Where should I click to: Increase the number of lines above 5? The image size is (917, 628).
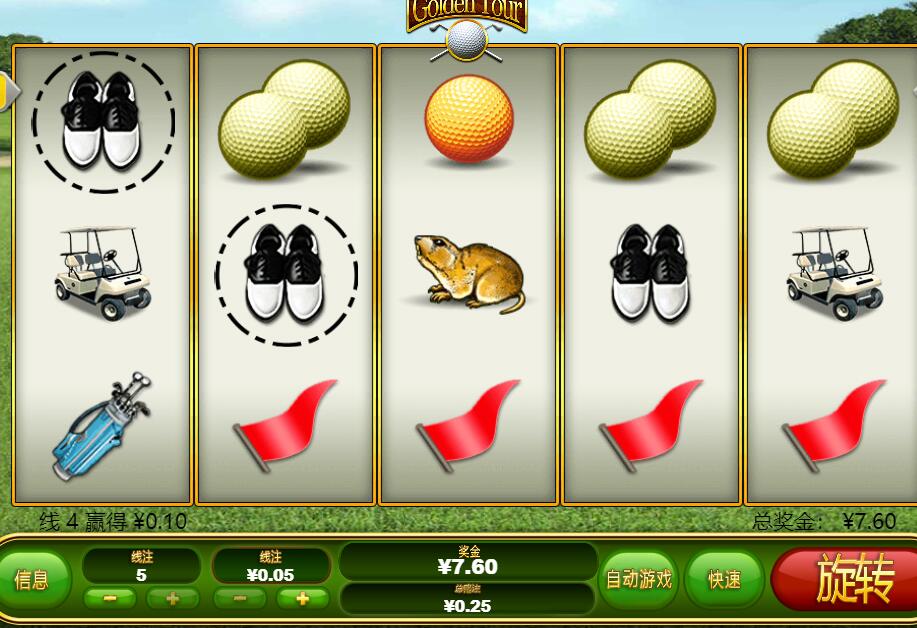pyautogui.click(x=172, y=599)
